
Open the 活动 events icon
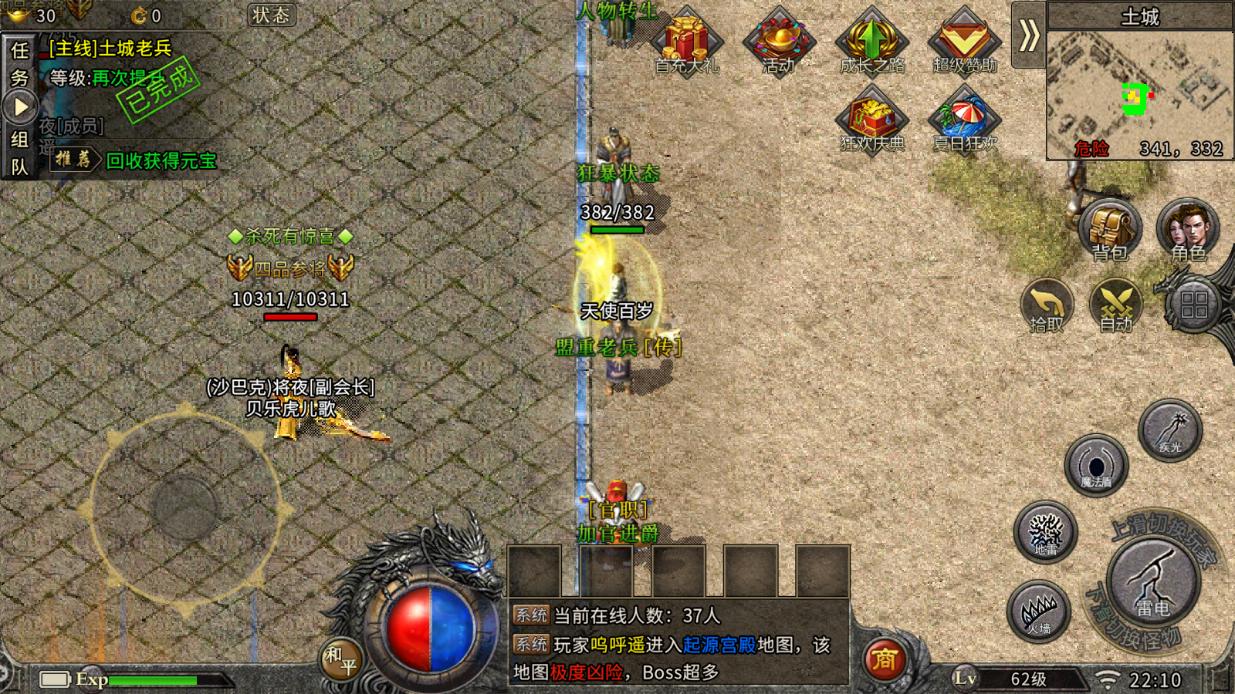tap(778, 41)
